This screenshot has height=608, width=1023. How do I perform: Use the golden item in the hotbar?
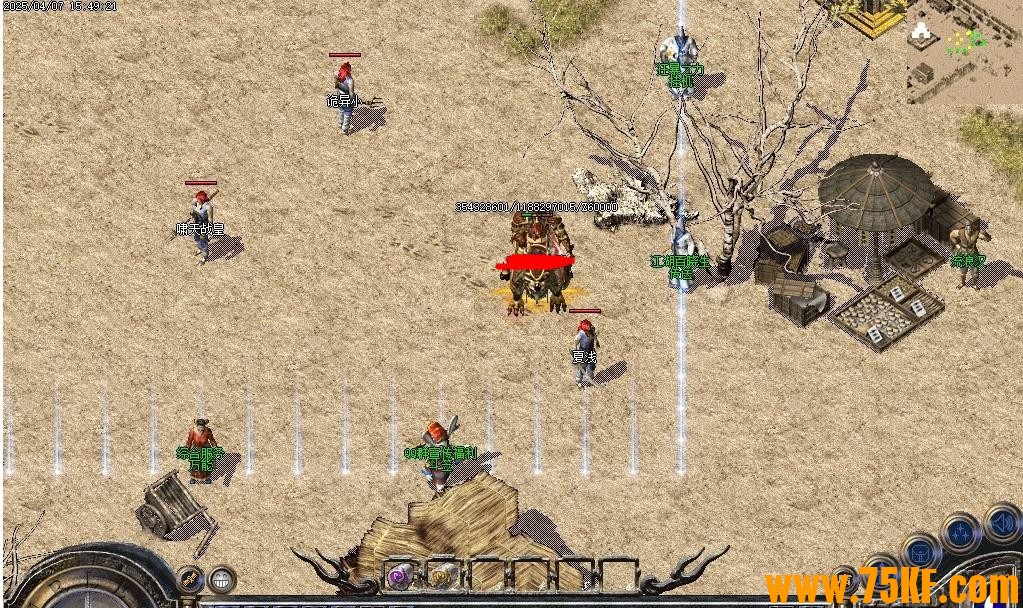coord(443,576)
